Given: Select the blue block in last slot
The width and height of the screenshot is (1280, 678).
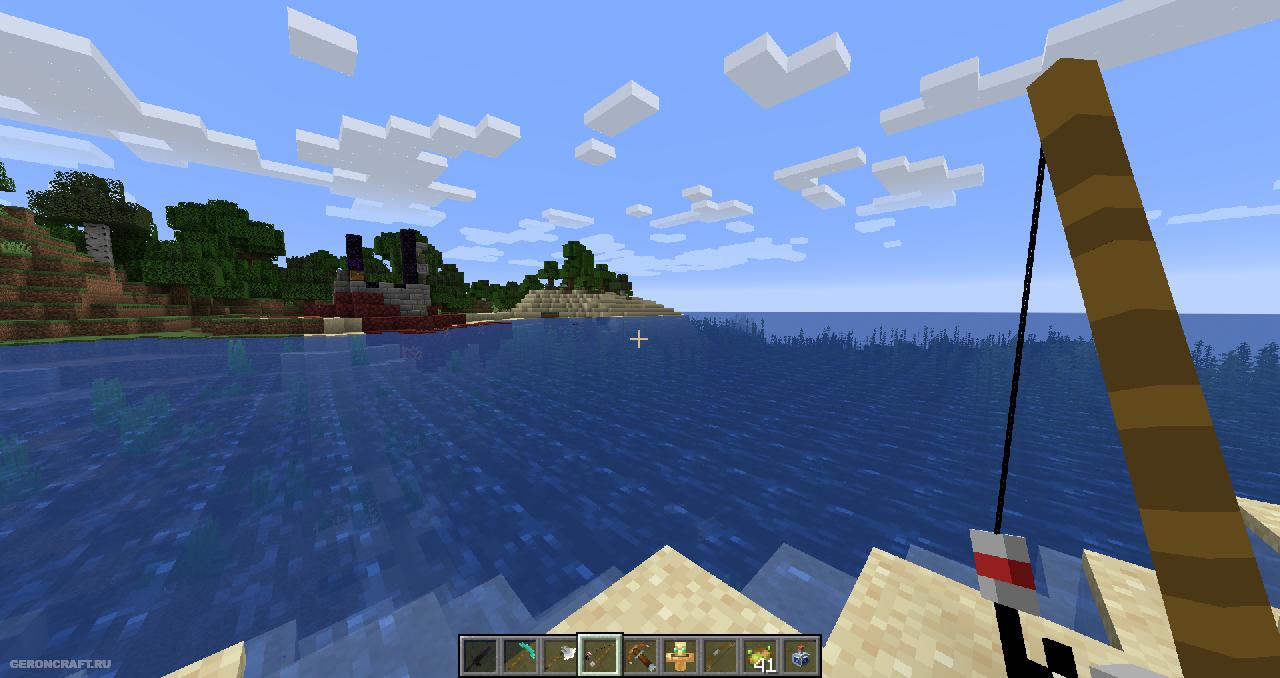Looking at the screenshot, I should 800,656.
